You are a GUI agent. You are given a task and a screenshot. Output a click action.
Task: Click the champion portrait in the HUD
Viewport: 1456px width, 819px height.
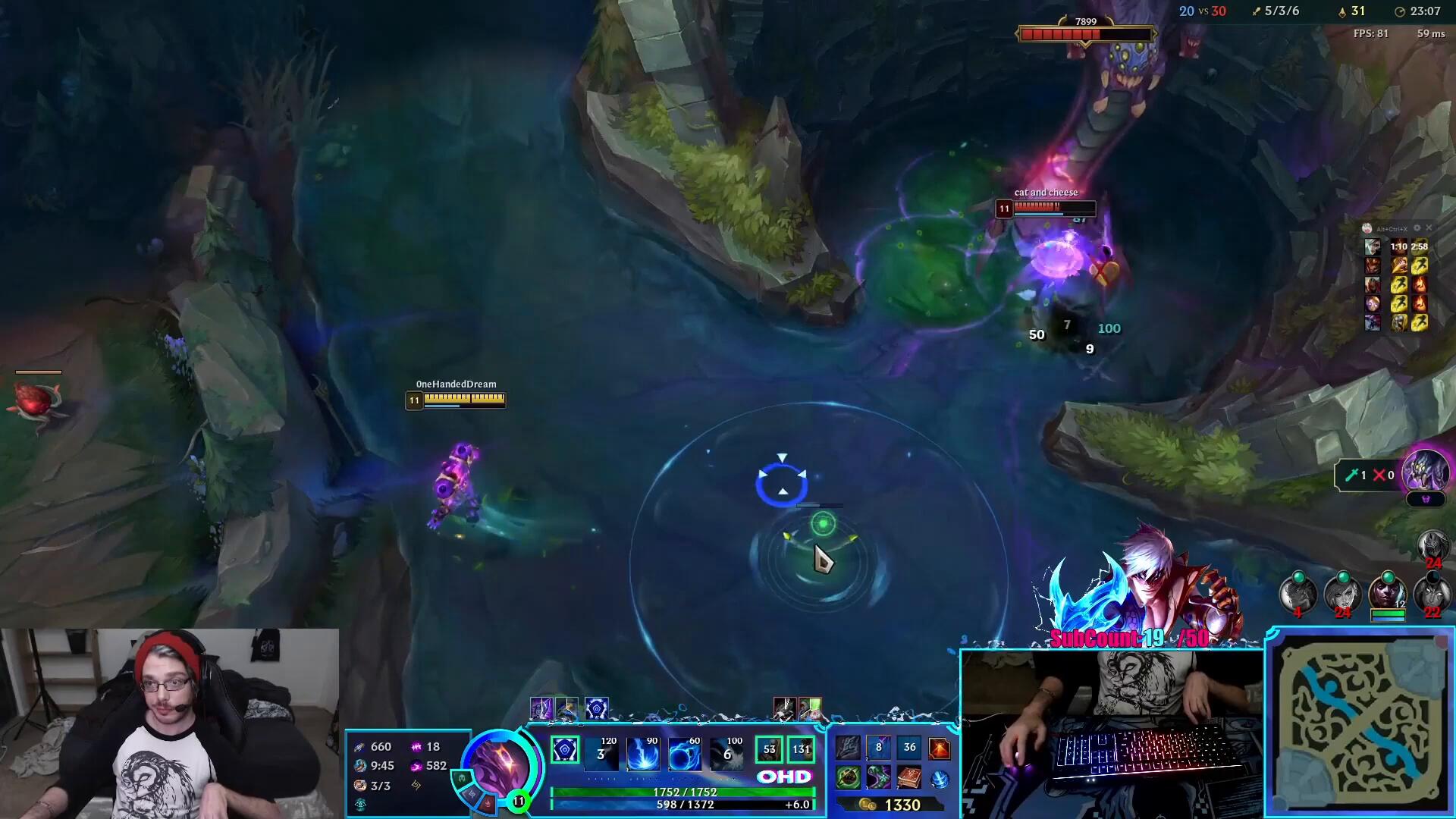497,764
